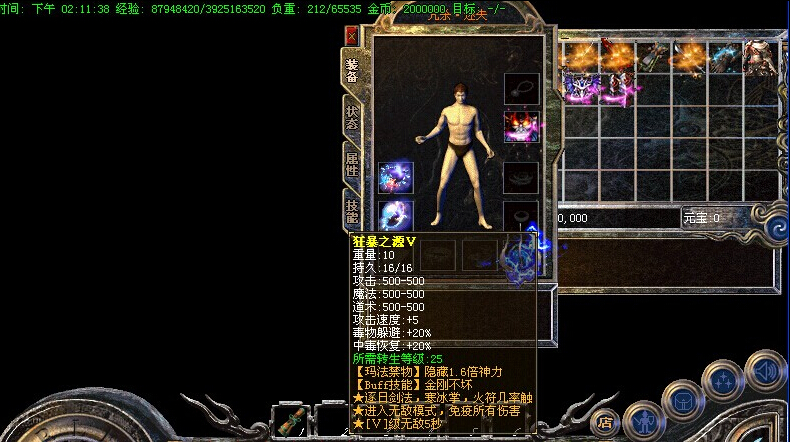Toggle the sound speaker button
This screenshot has width=790, height=442.
764,369
